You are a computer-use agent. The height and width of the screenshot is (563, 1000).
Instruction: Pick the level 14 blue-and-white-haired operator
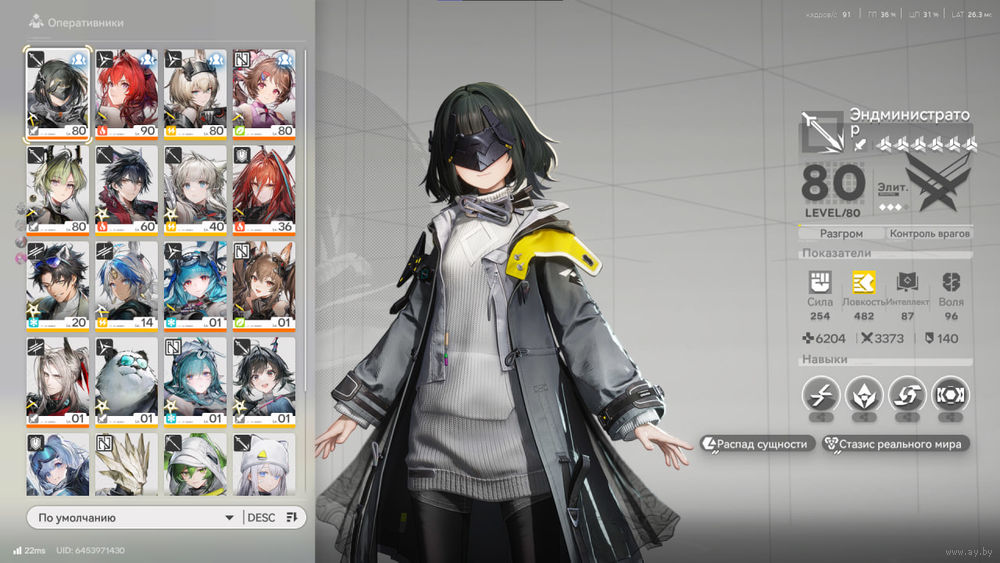[x=126, y=285]
